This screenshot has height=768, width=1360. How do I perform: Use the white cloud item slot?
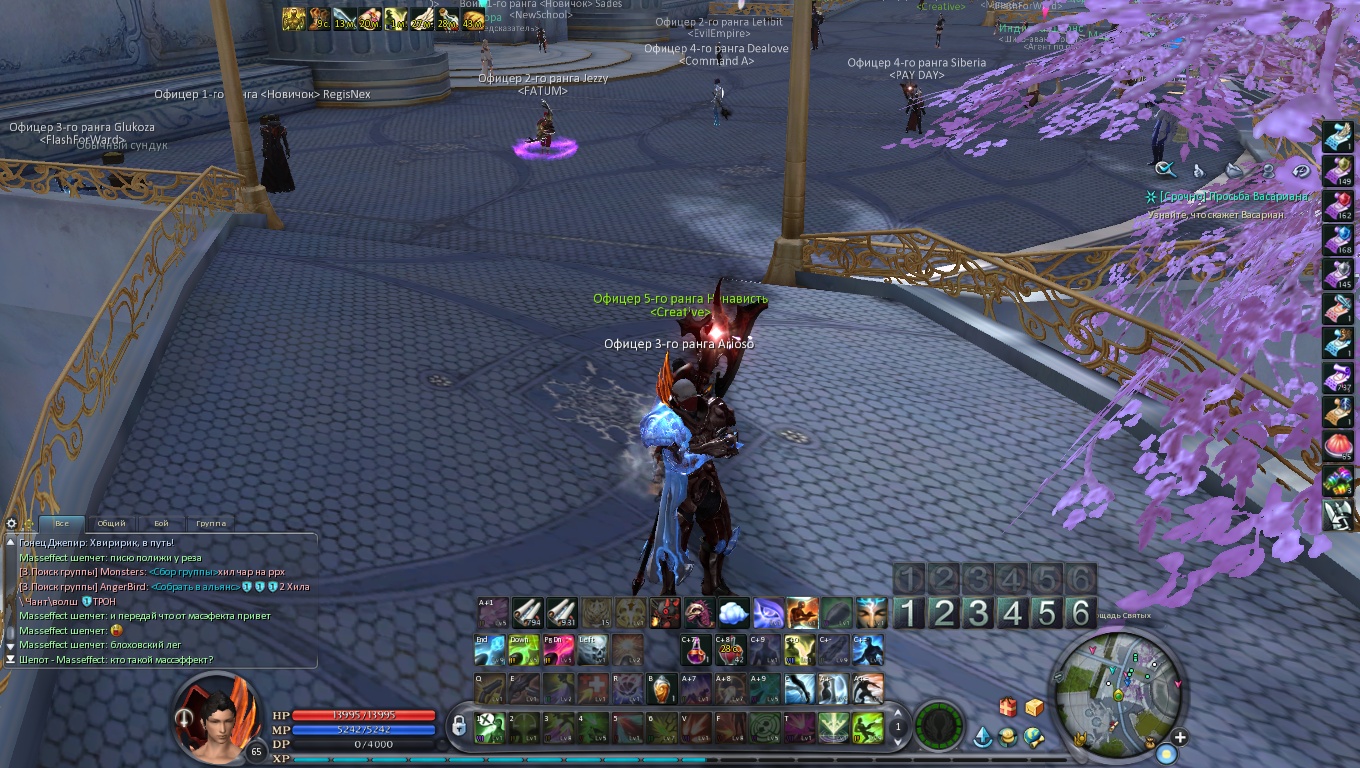(x=733, y=612)
